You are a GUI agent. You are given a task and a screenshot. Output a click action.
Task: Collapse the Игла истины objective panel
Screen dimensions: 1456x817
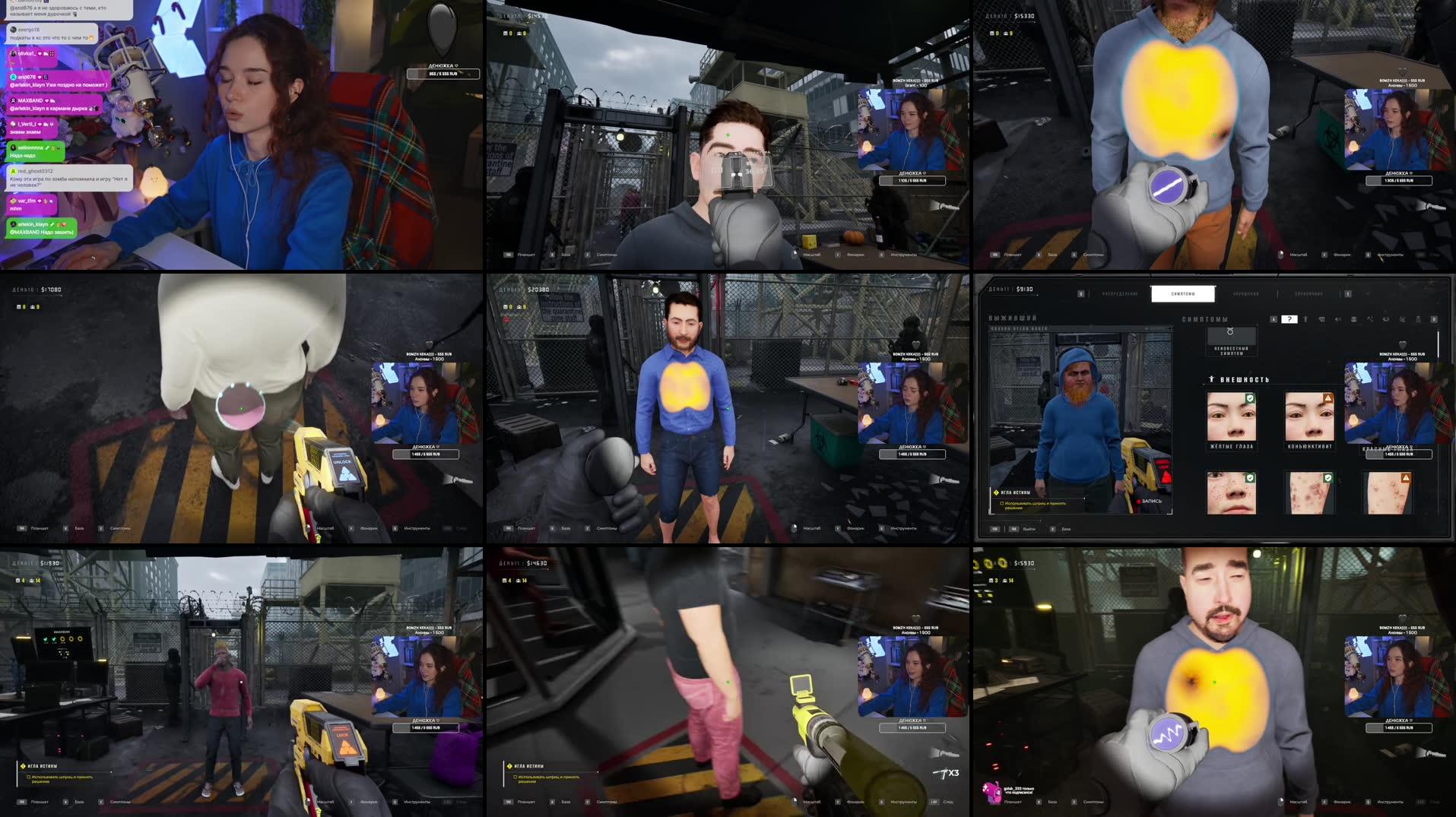click(x=1016, y=493)
